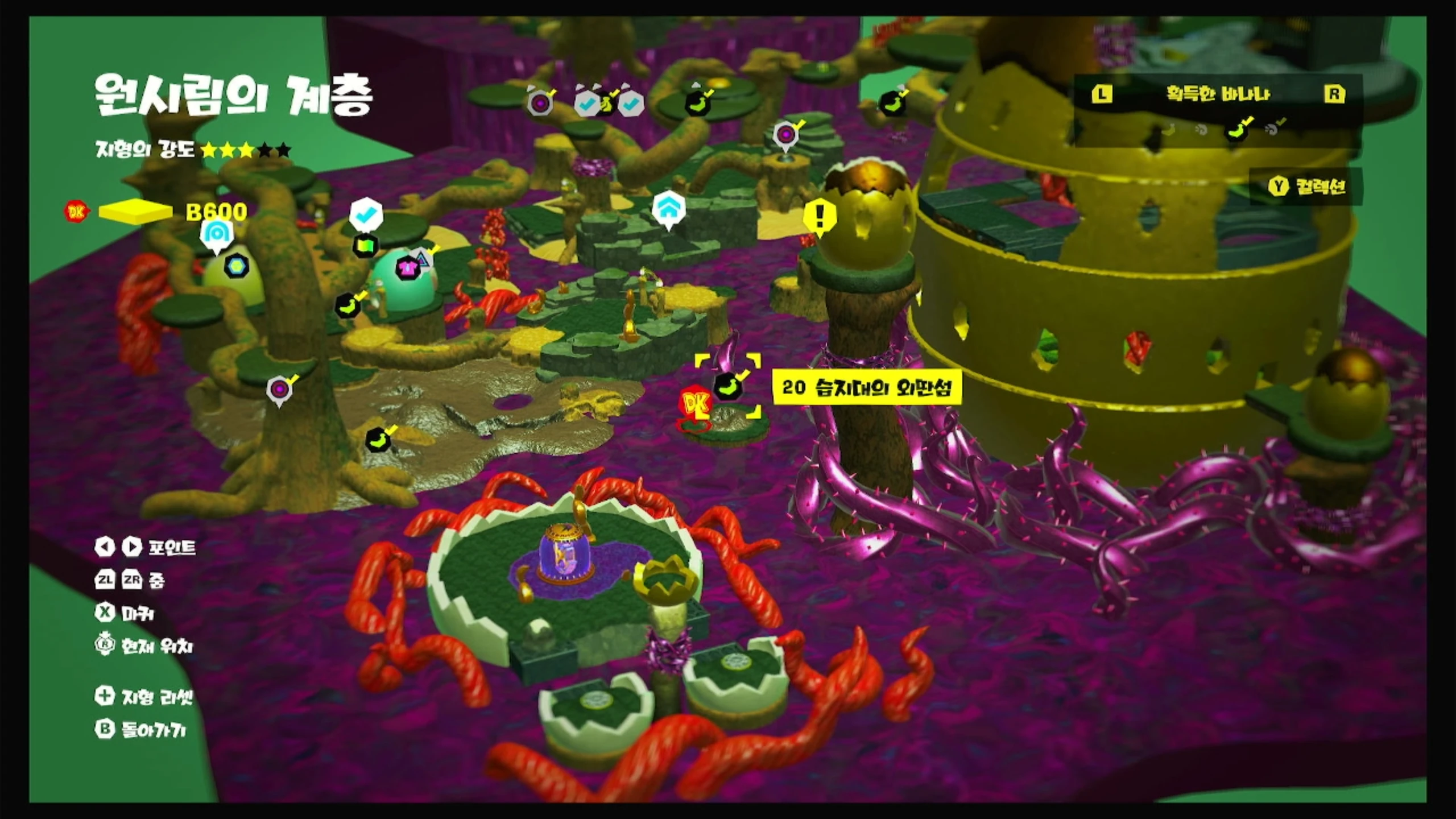
Task: Switch to the collected fossil filter icon
Action: click(x=1273, y=129)
